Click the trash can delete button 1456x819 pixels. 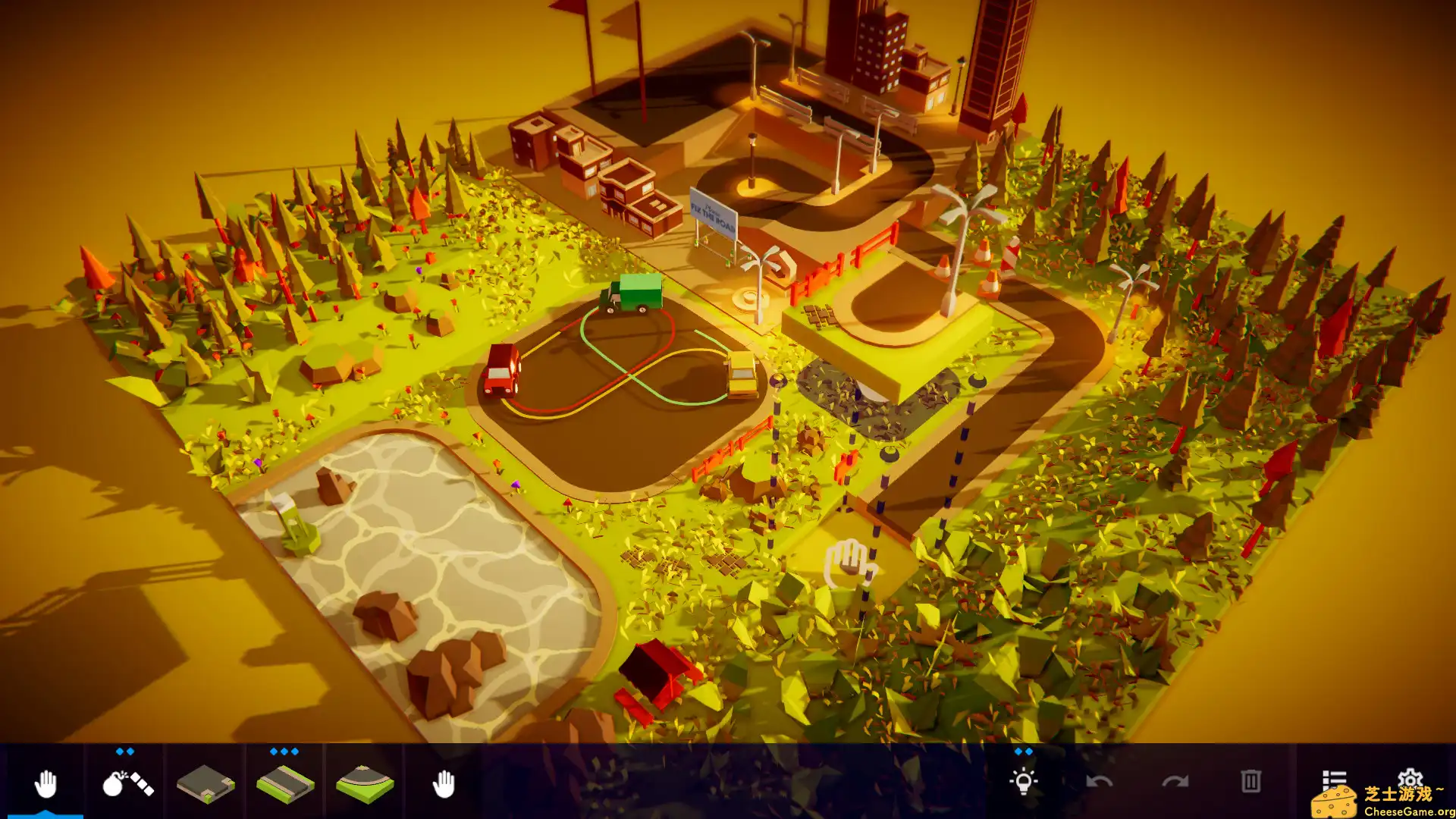tap(1250, 782)
